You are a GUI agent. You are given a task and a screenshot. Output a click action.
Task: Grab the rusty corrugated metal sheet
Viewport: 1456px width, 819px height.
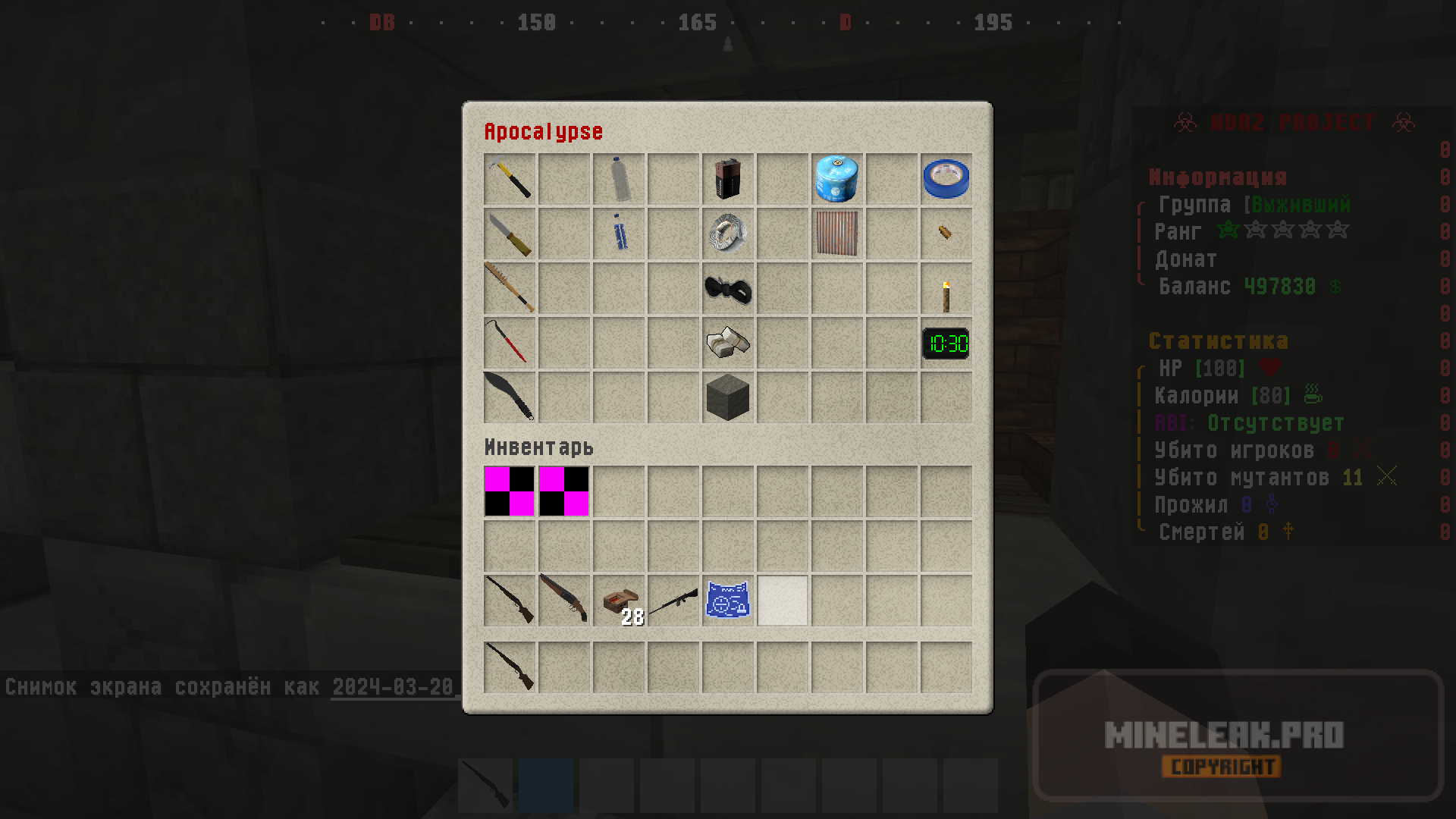[x=837, y=234]
